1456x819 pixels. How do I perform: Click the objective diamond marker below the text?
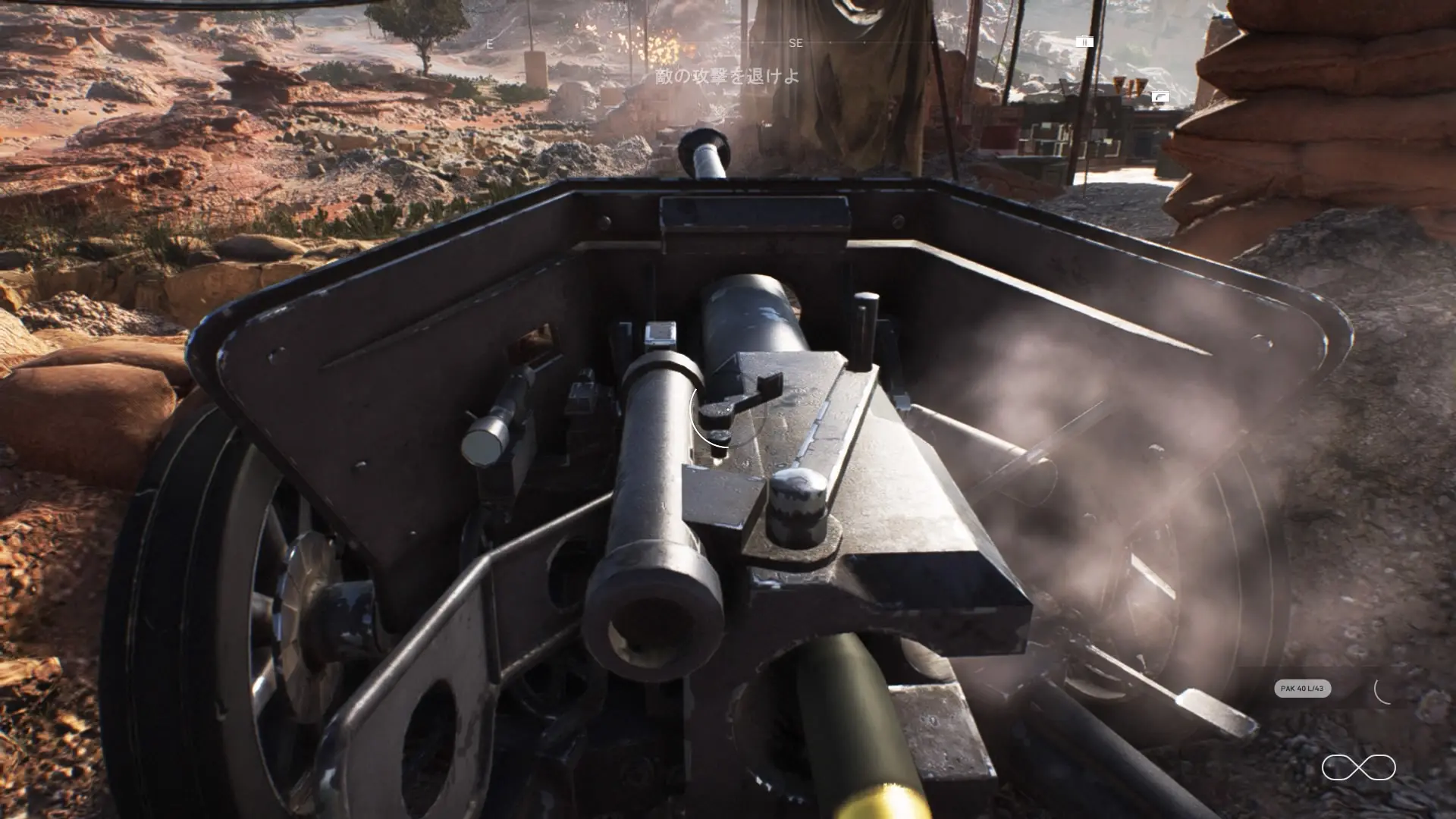[x=719, y=112]
